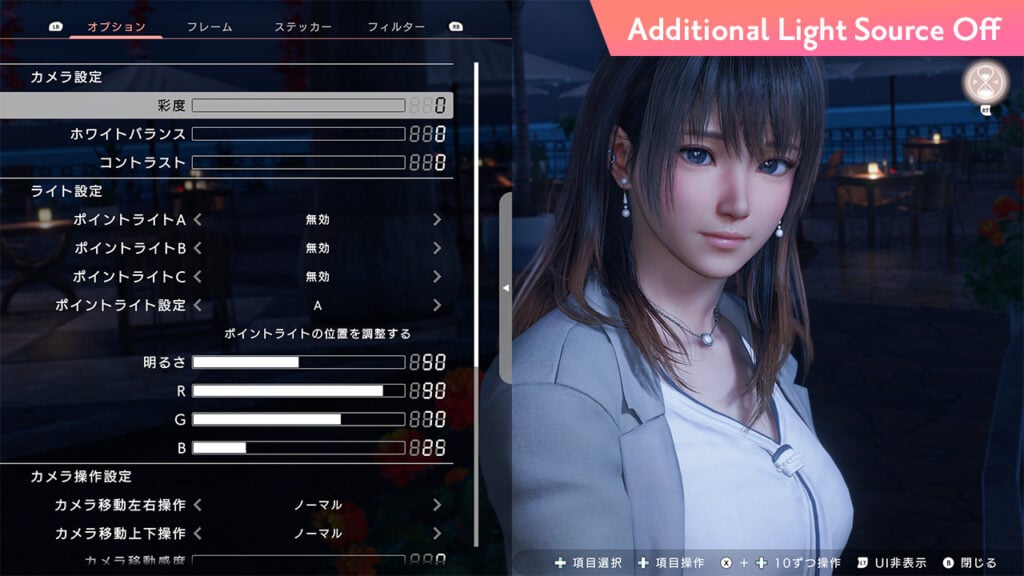Click left arrow for ポイントライトB
1024x576 pixels.
(x=198, y=248)
